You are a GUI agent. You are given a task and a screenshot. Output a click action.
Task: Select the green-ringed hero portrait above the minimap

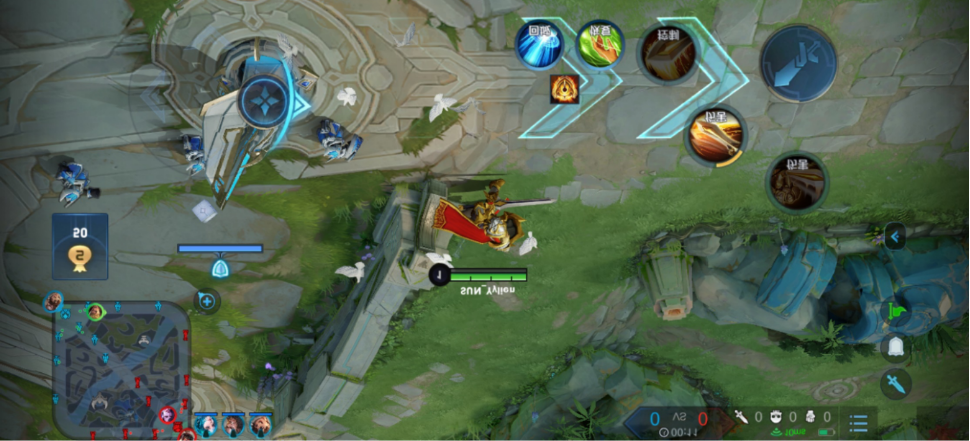click(95, 312)
